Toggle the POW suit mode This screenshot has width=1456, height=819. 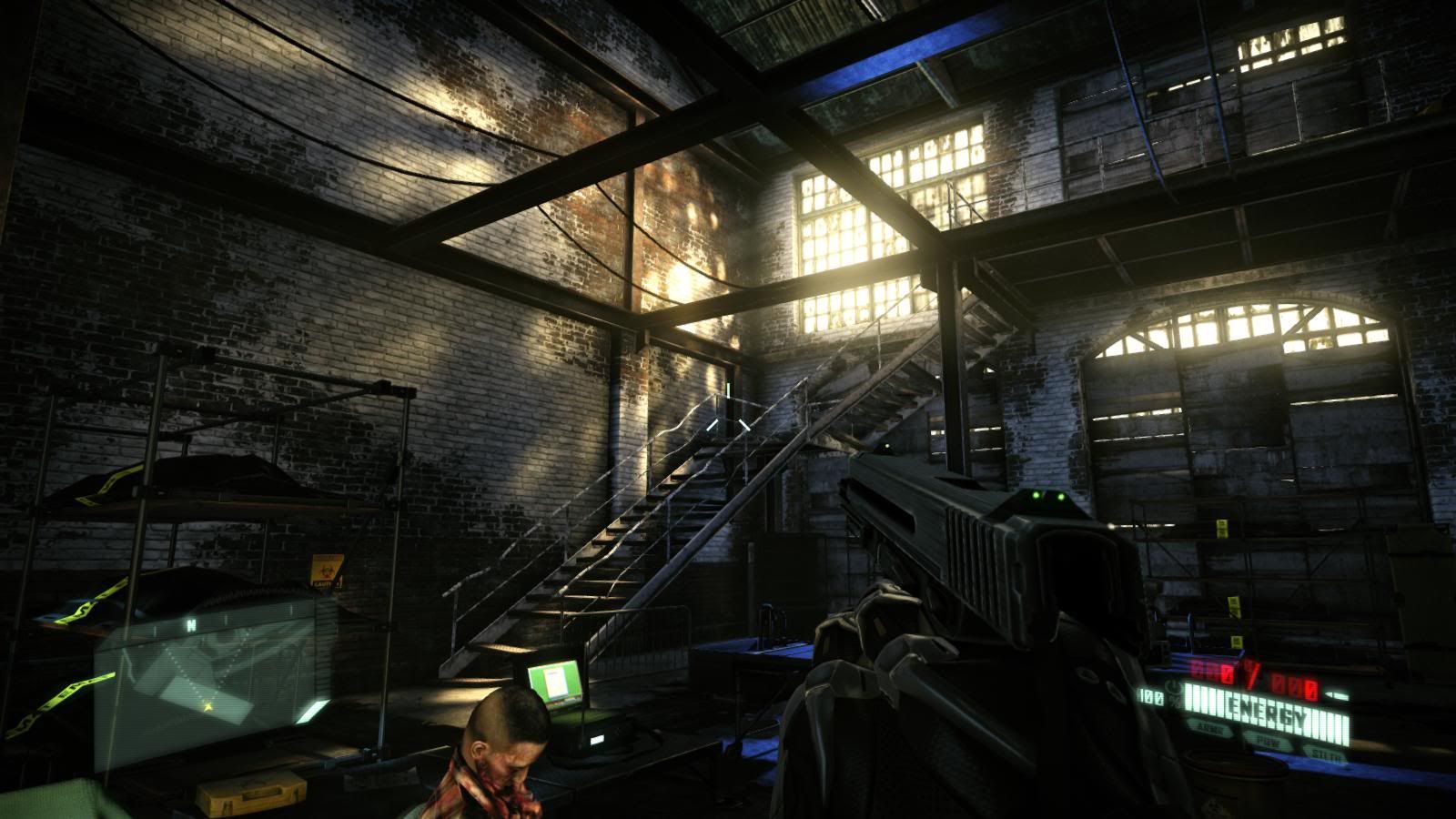tap(1267, 741)
